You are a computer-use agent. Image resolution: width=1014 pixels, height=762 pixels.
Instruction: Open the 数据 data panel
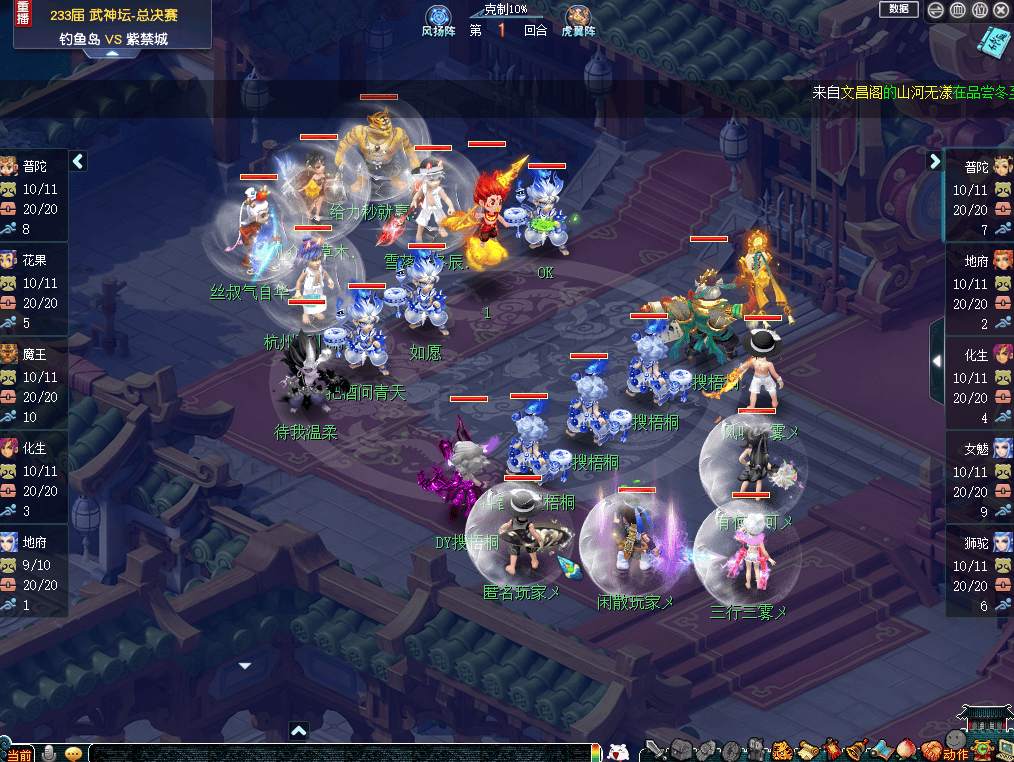898,9
